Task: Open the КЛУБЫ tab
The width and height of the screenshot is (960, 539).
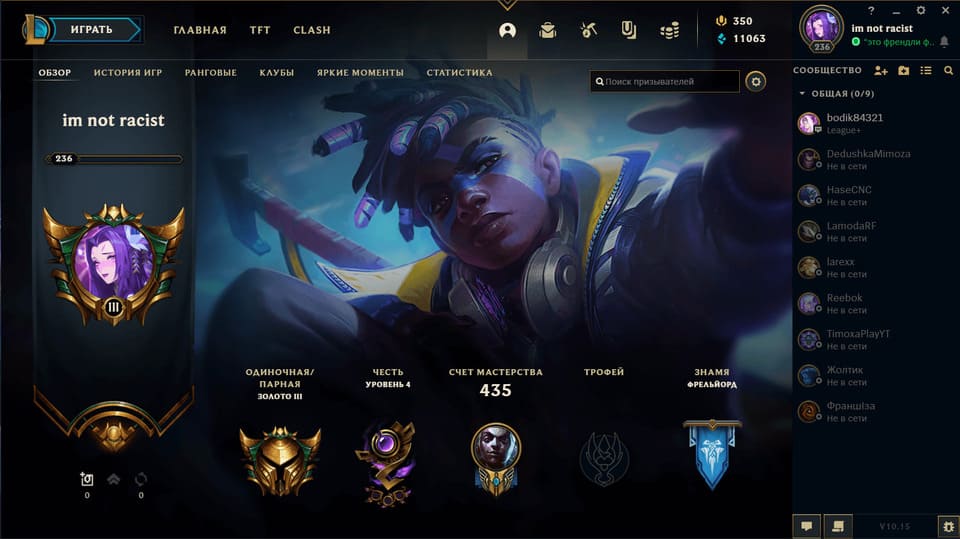Action: 276,73
